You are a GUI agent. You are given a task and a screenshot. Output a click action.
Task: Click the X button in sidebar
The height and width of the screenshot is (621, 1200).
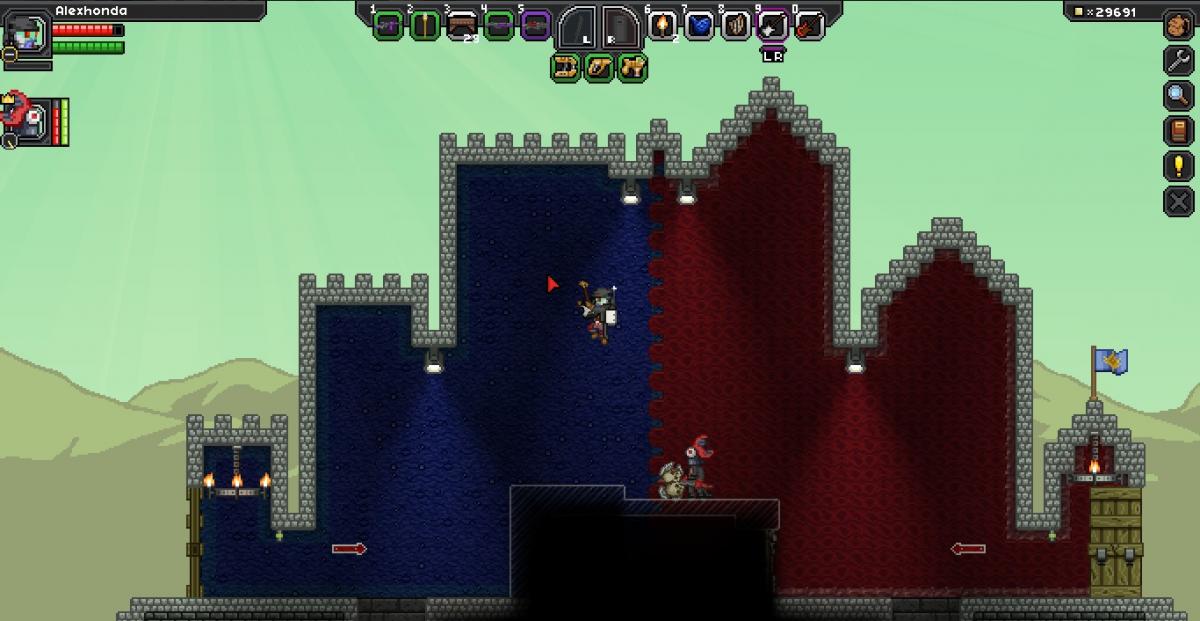(1179, 201)
